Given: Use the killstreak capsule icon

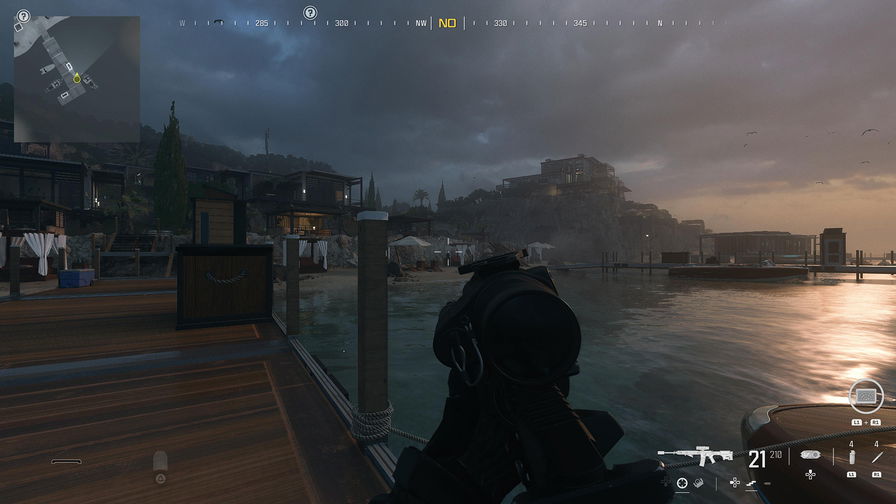Looking at the screenshot, I should pos(811,455).
